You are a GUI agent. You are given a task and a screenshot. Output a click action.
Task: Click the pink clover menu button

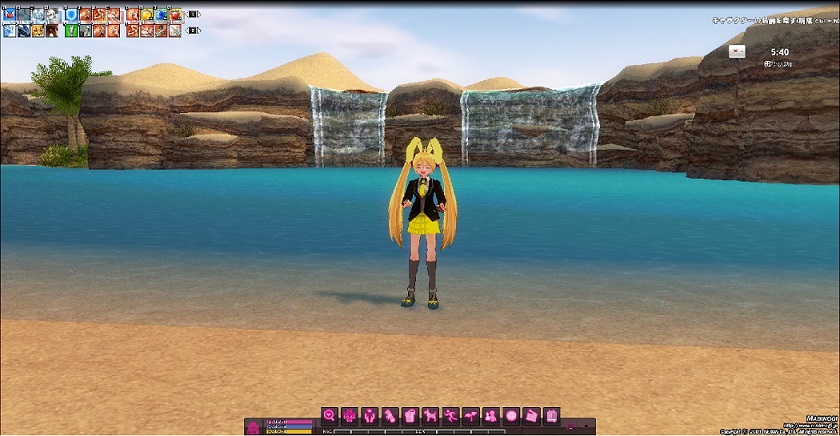point(350,415)
